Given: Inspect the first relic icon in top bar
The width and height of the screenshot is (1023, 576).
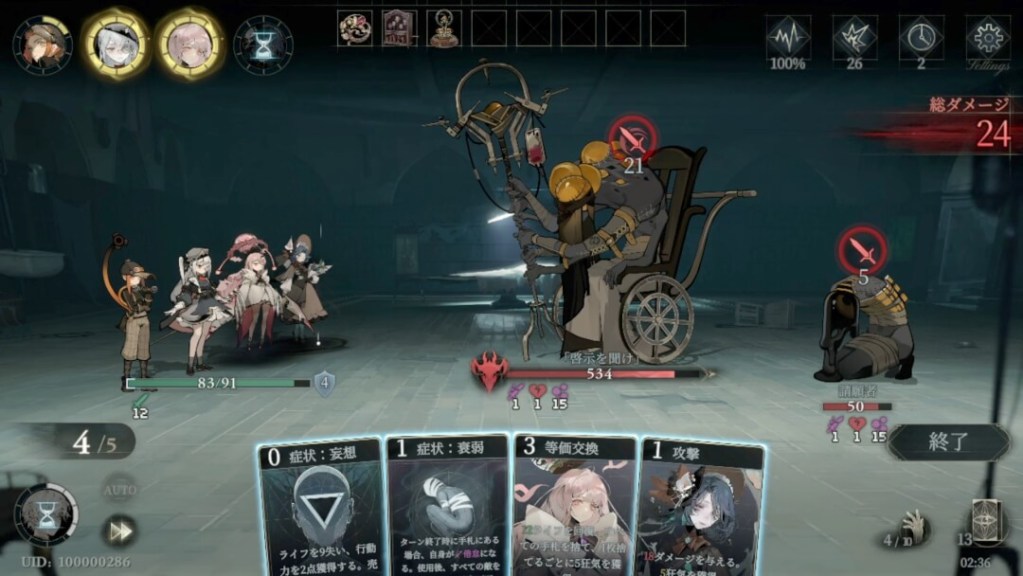Looking at the screenshot, I should click(354, 28).
